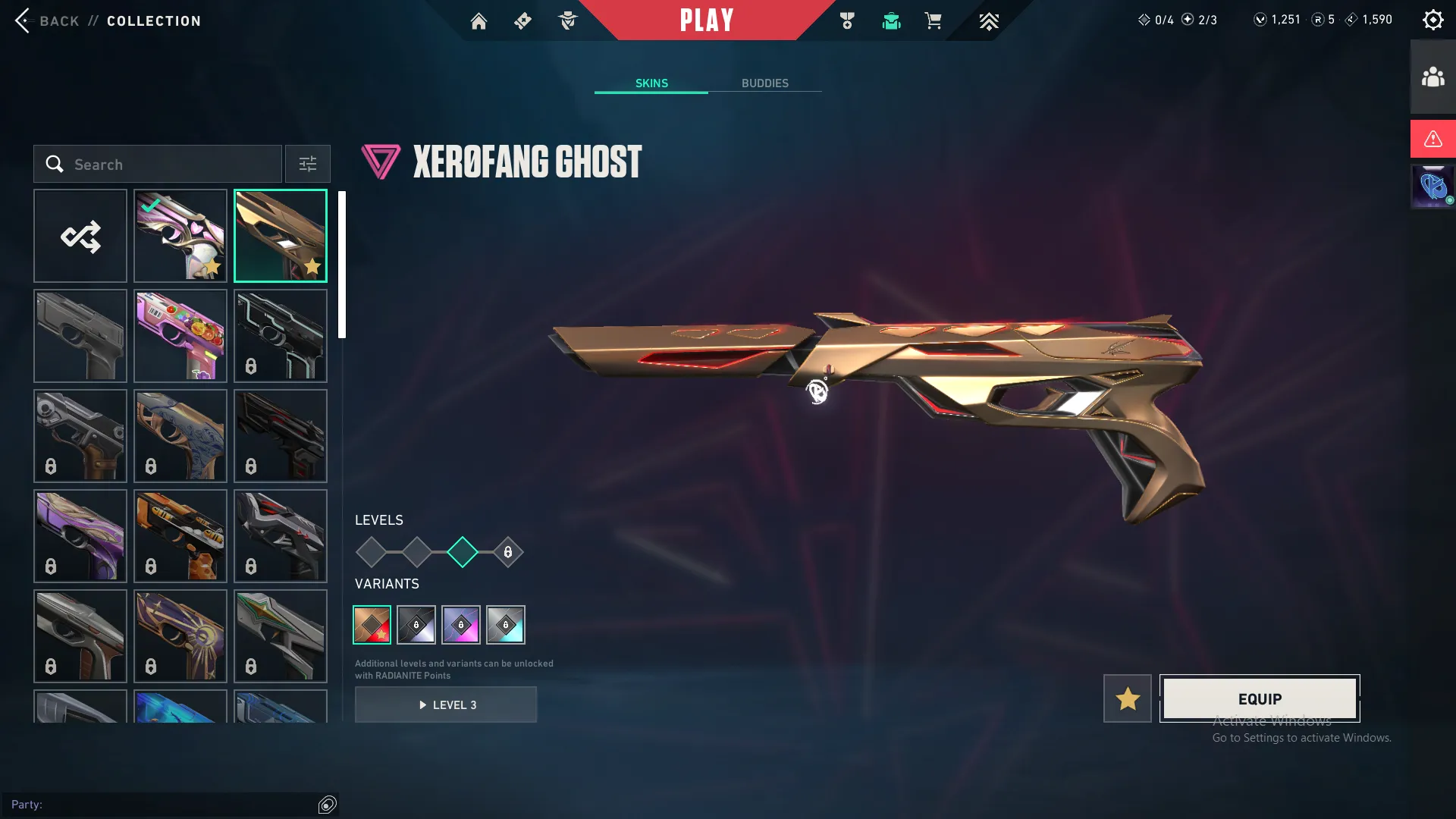Open the Battlepass ticket icon
The width and height of the screenshot is (1456, 819).
522,20
